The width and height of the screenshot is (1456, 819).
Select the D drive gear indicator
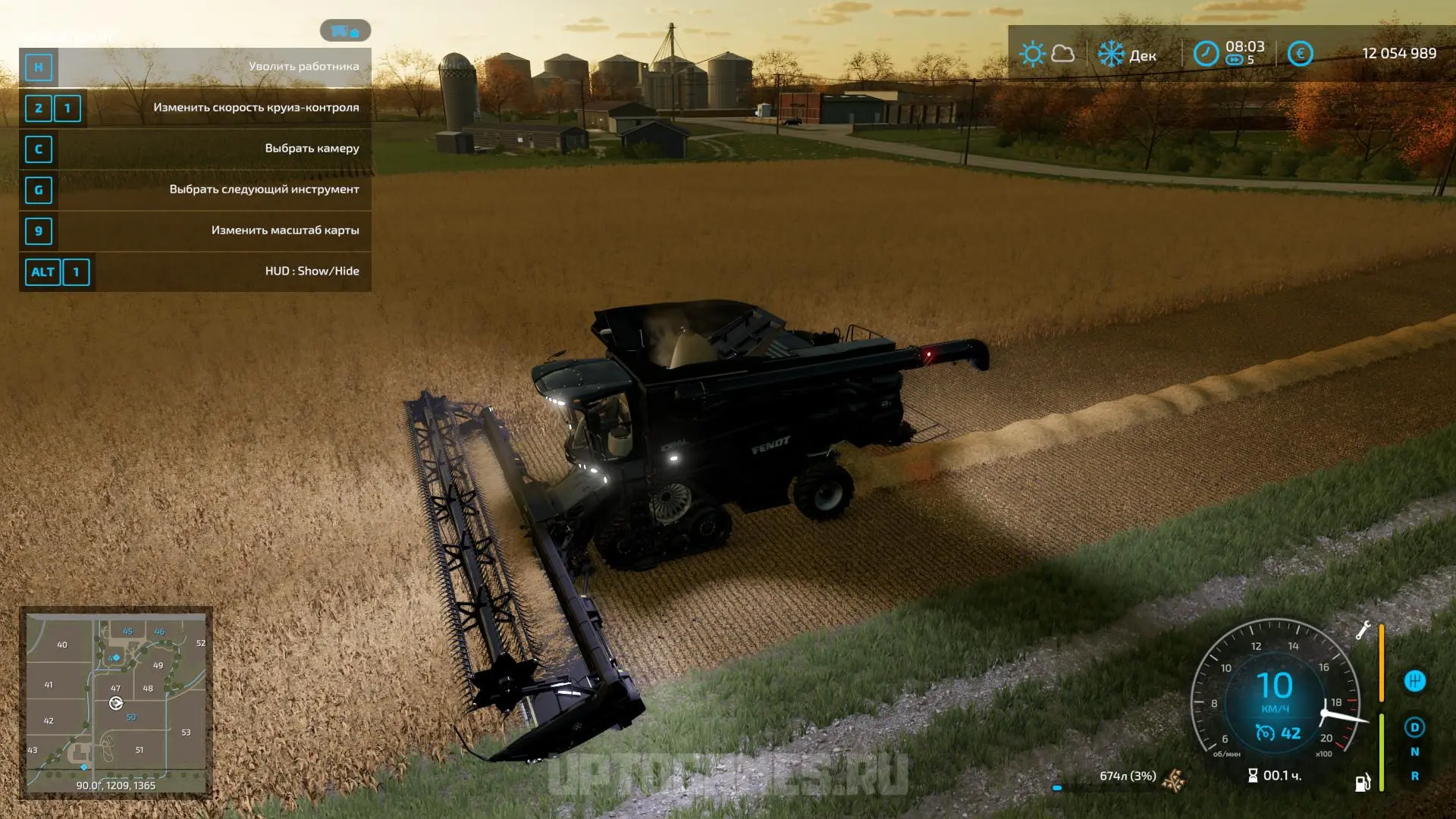click(1414, 727)
